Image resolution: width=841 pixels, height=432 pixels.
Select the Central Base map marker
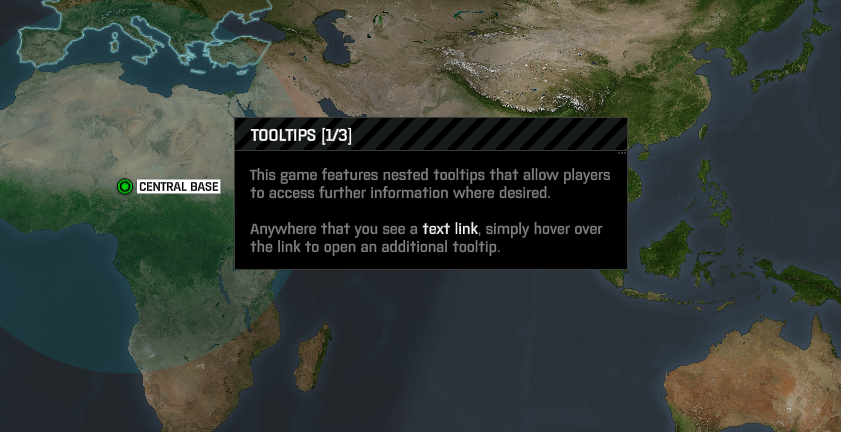124,187
